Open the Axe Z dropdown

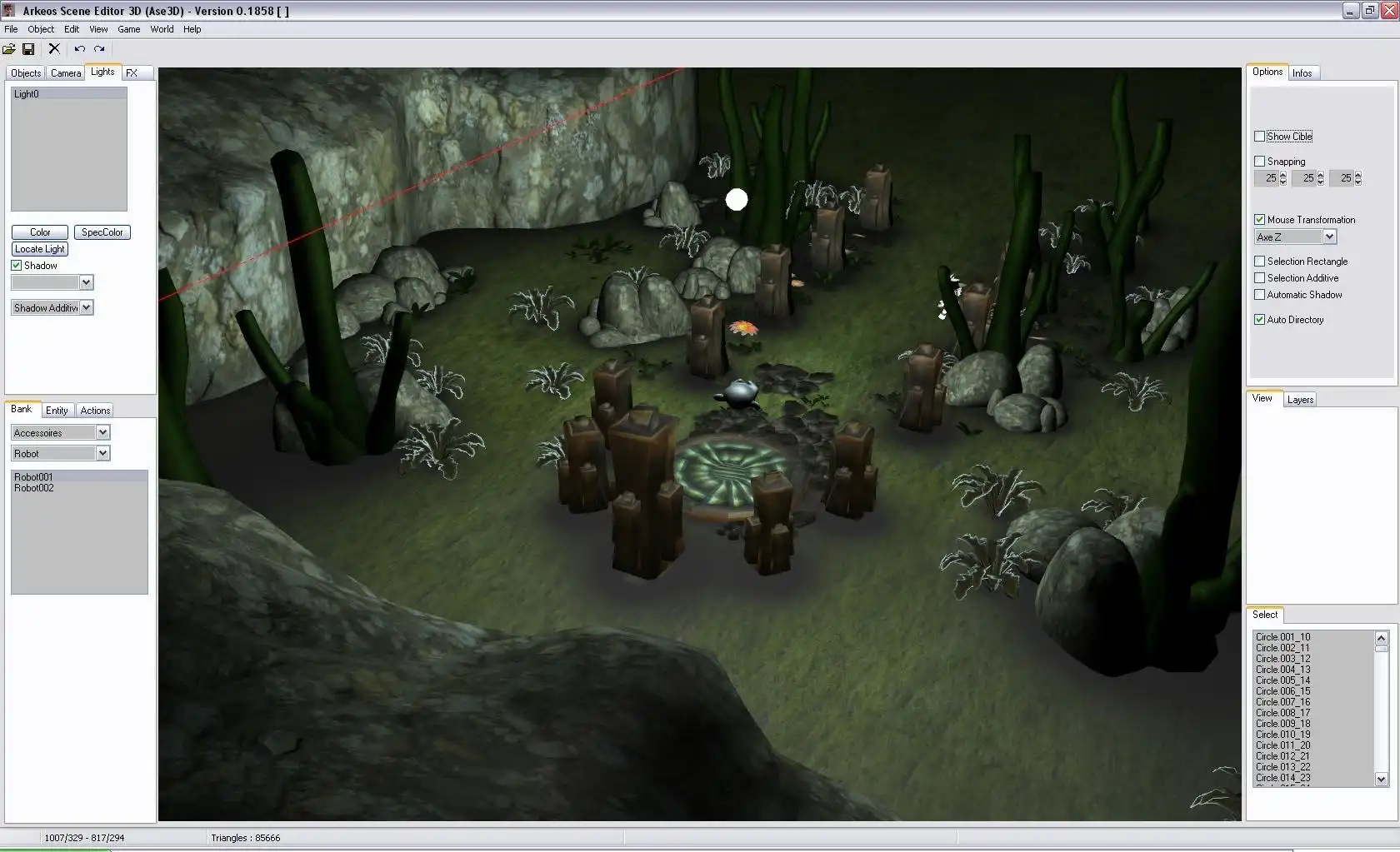(1329, 237)
